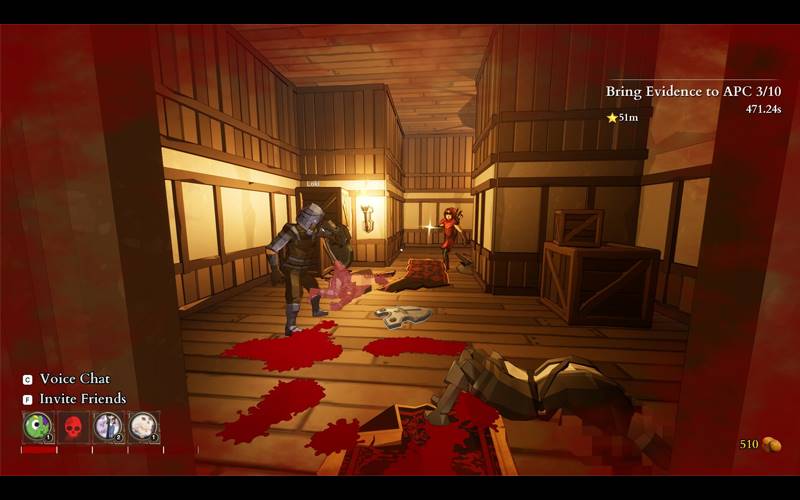Screen dimensions: 800x500
Task: Click the gold coin currency icon
Action: pos(771,444)
